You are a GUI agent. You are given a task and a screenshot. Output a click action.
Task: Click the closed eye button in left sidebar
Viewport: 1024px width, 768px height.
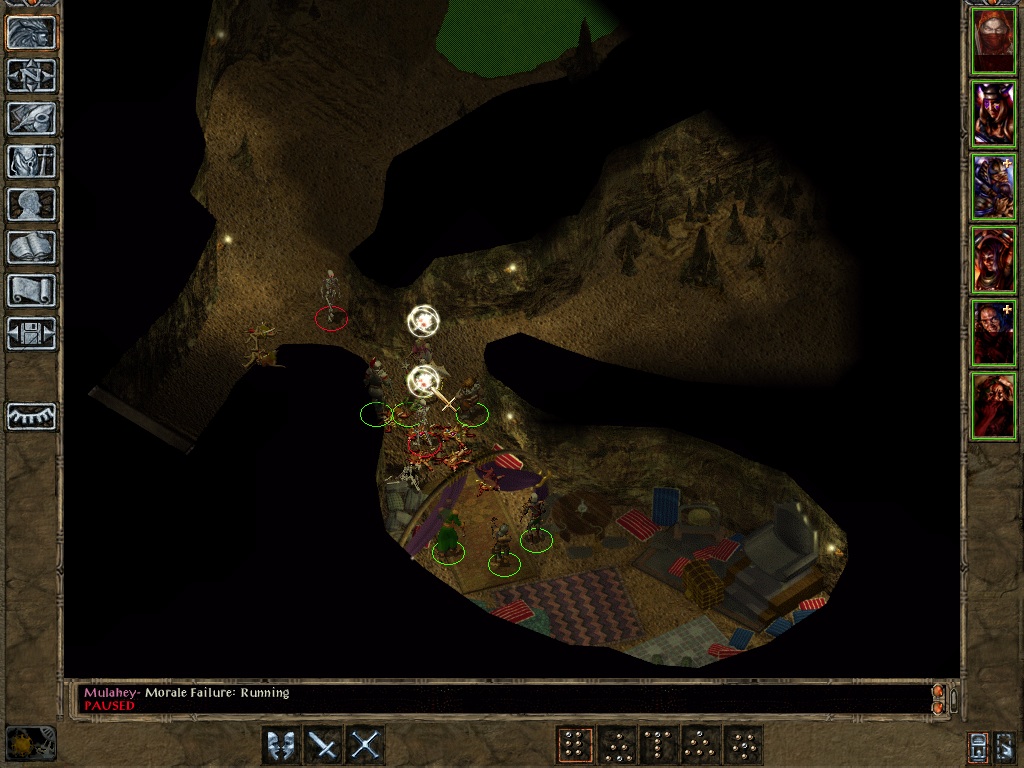coord(32,416)
